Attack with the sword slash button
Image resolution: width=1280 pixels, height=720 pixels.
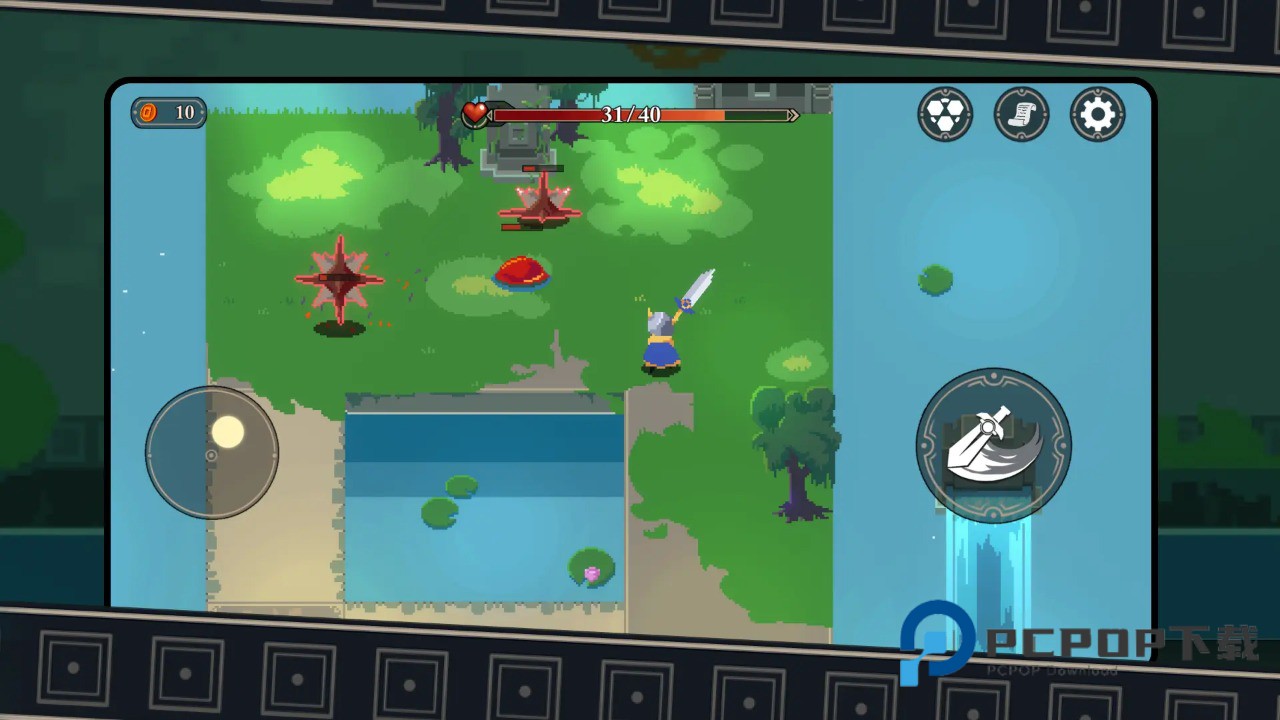pyautogui.click(x=993, y=445)
